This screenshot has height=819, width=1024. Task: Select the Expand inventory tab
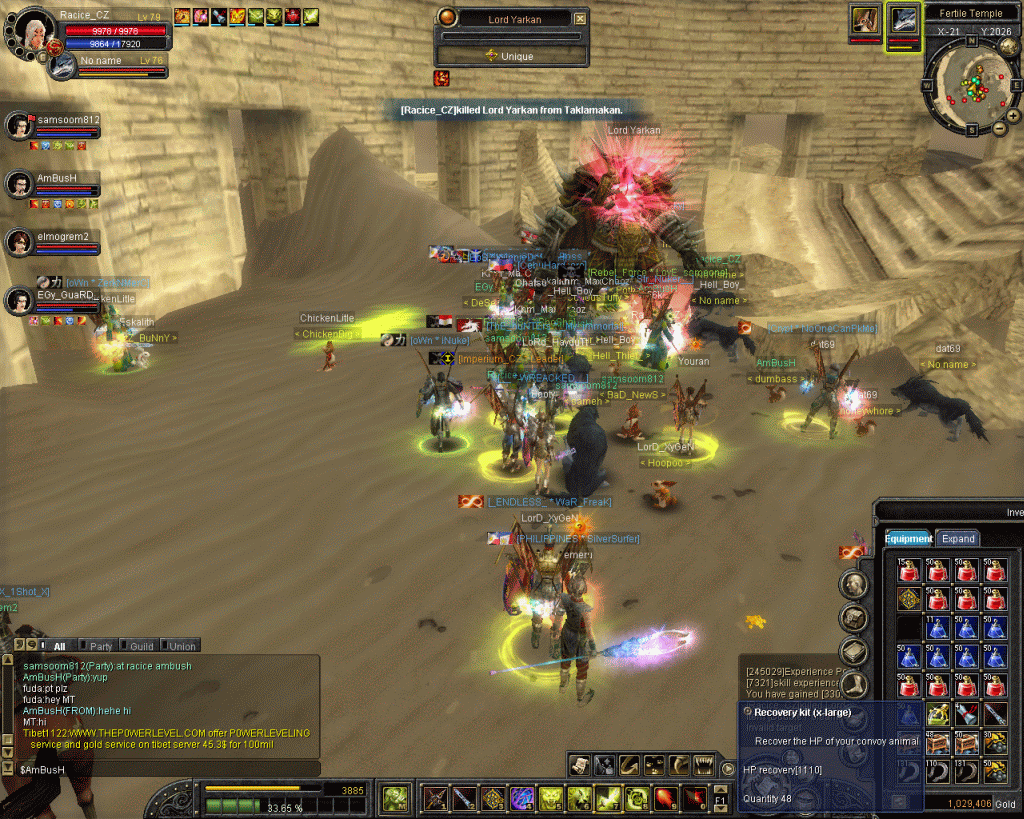click(x=957, y=538)
